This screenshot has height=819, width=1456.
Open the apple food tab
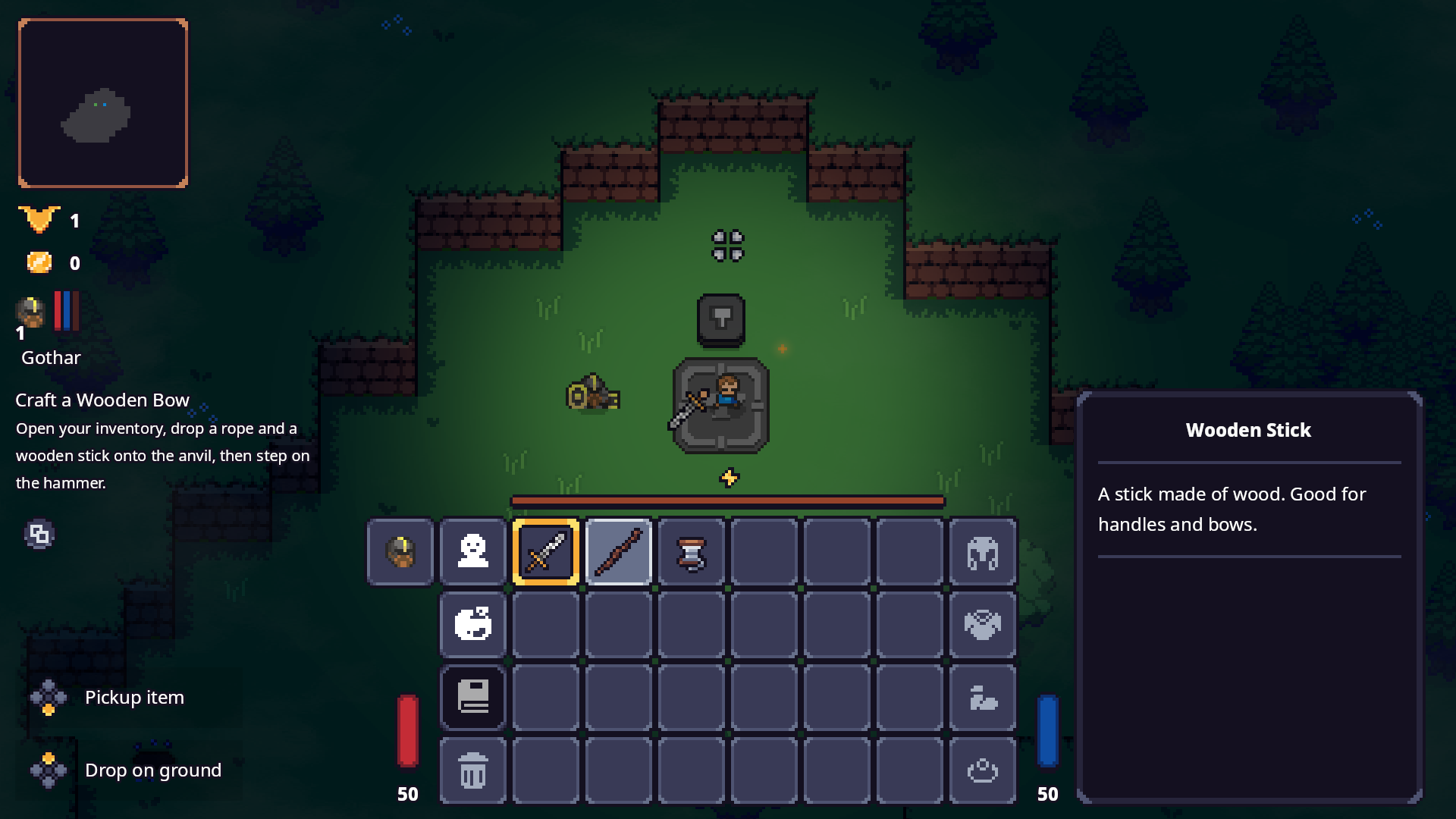472,624
